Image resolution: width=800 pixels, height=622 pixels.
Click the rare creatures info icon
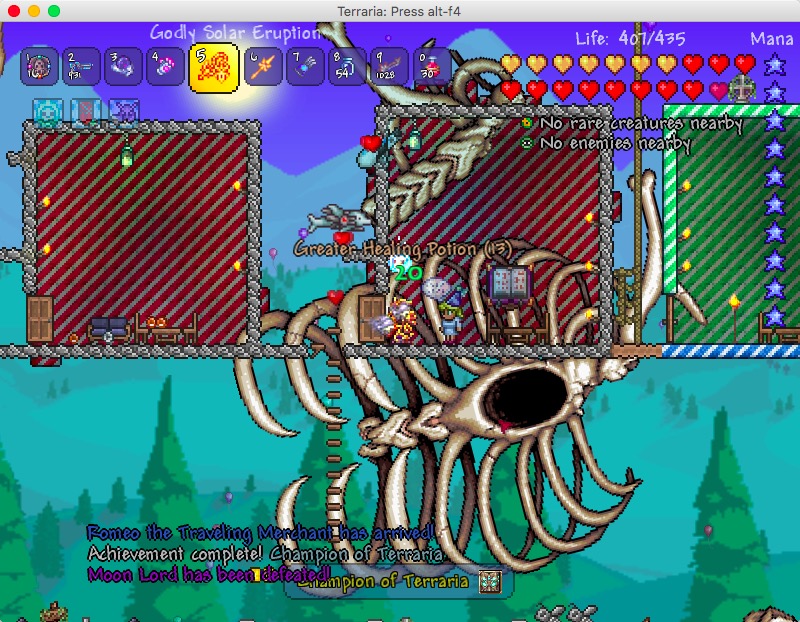pyautogui.click(x=527, y=124)
